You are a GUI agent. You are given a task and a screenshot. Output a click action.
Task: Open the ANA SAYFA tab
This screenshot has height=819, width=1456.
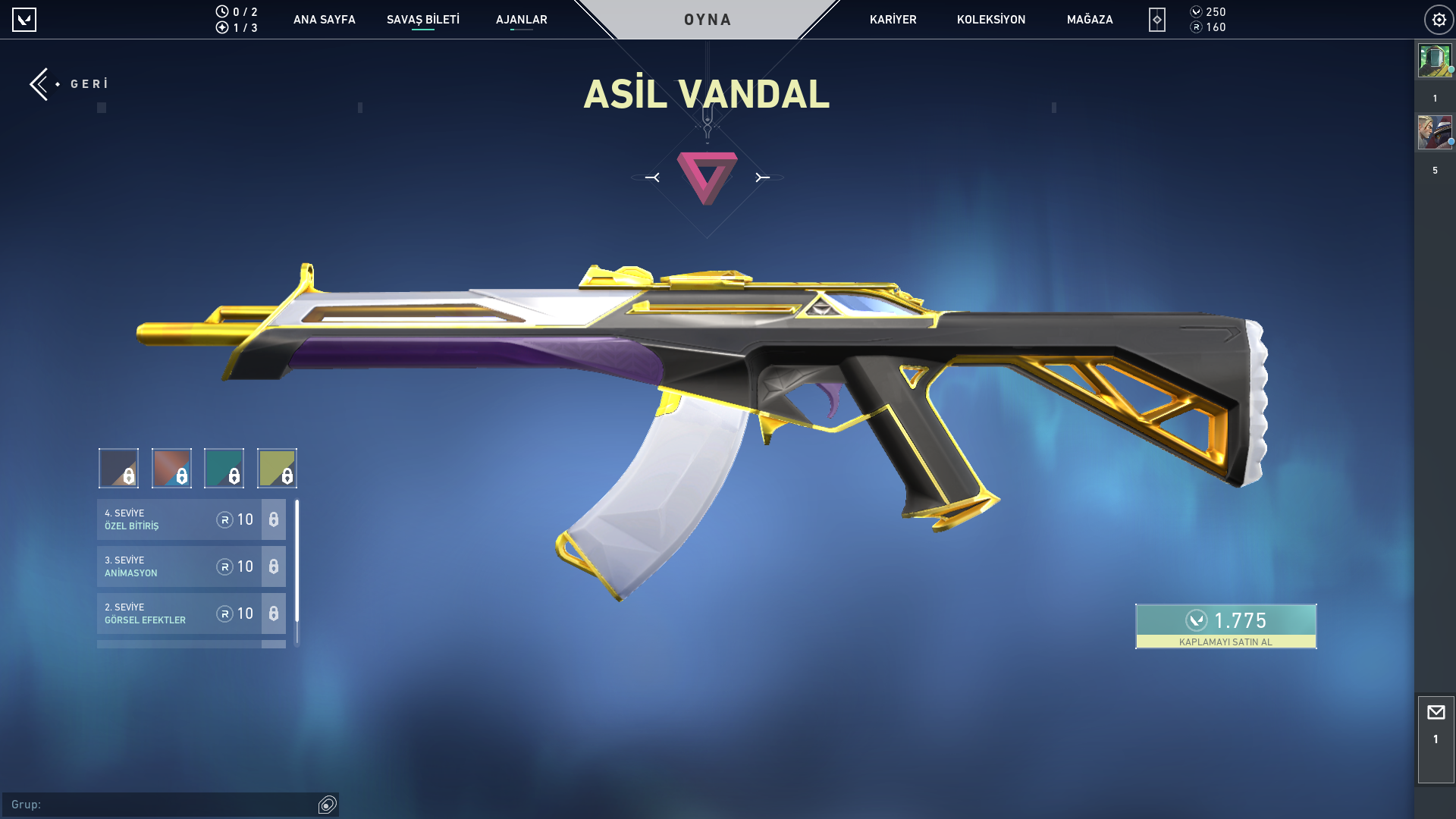tap(324, 20)
